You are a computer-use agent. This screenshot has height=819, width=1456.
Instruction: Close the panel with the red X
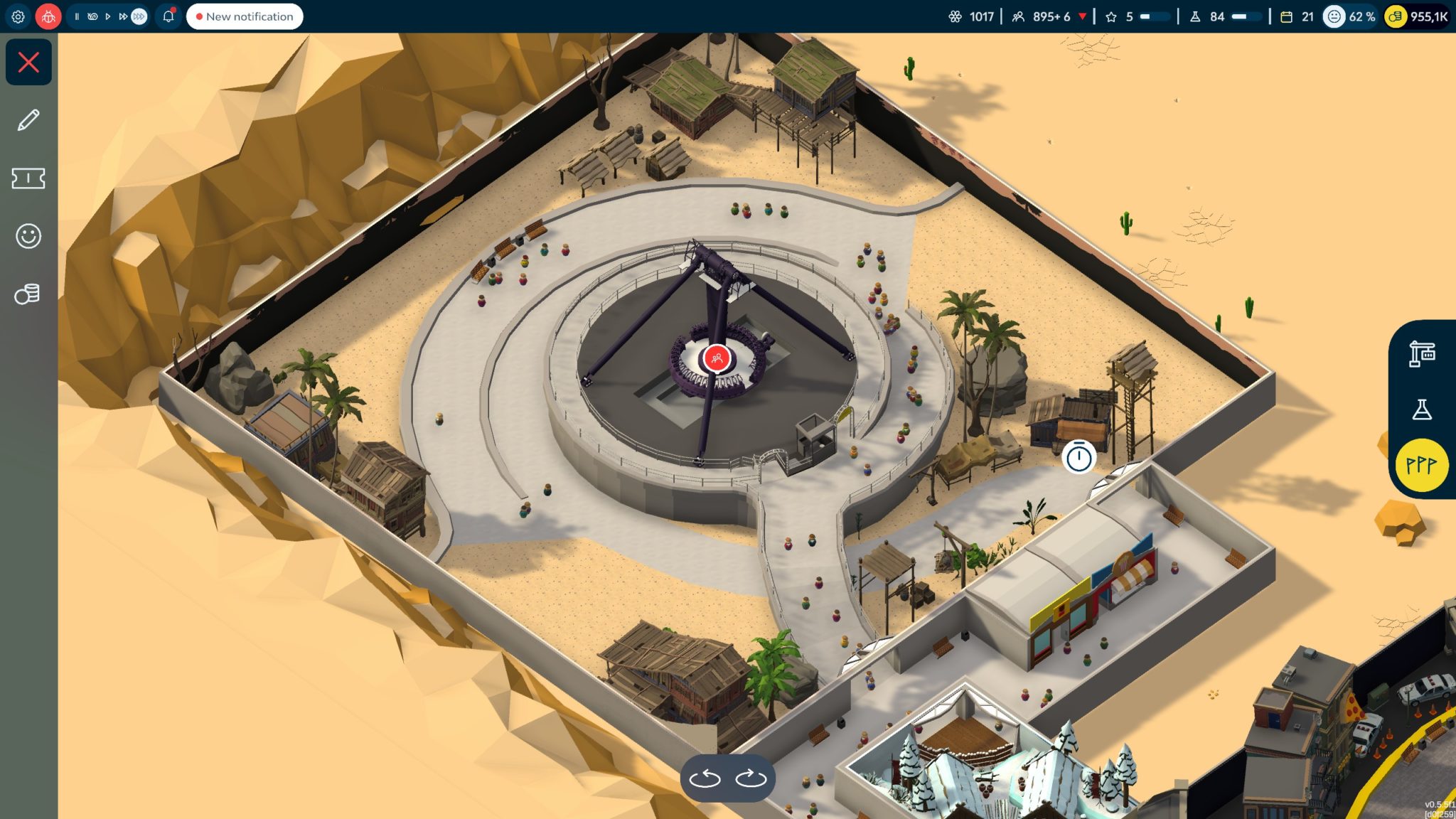click(28, 63)
